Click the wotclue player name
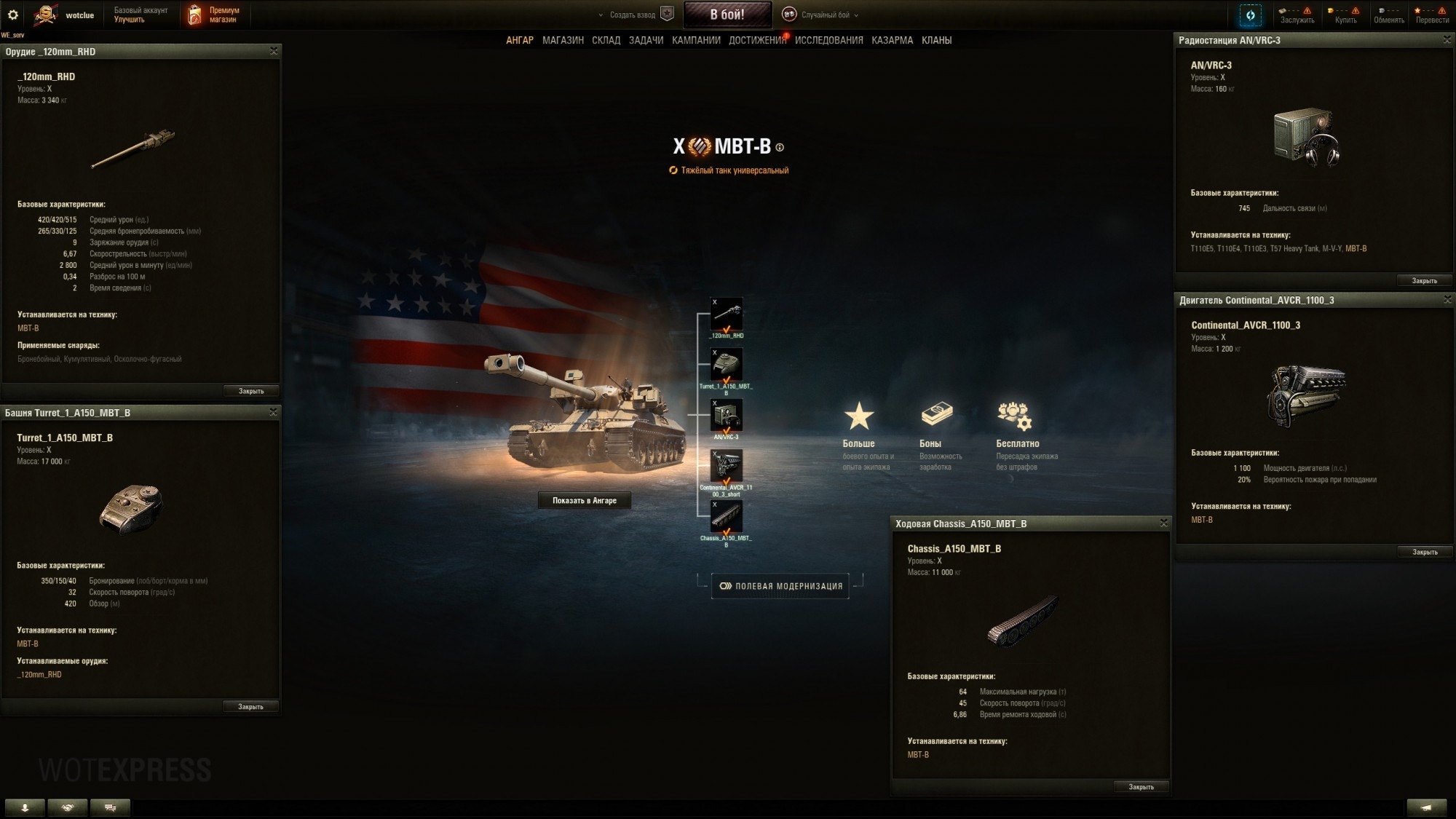1456x819 pixels. (x=80, y=14)
